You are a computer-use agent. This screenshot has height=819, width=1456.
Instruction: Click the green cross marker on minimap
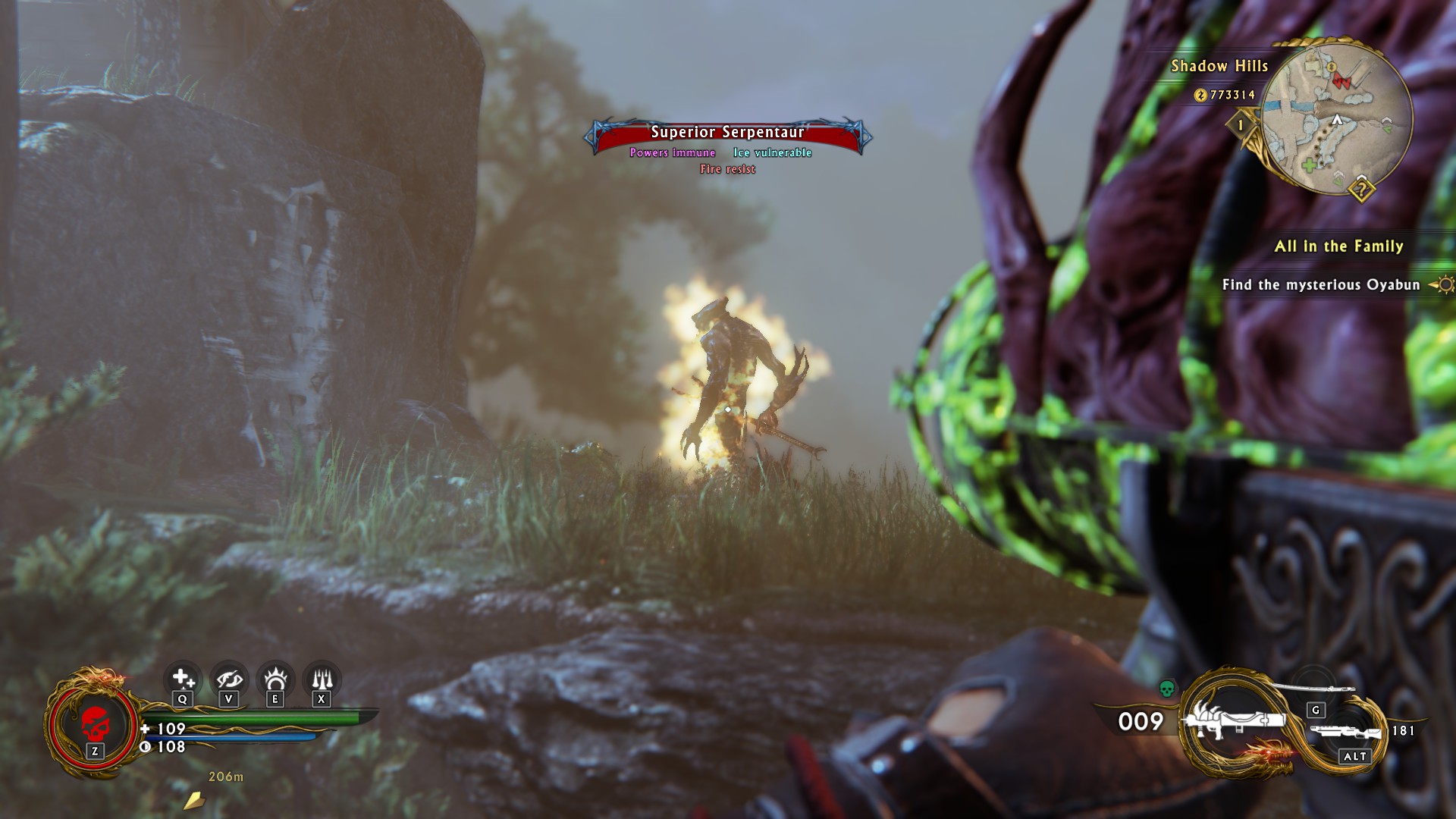click(1309, 165)
